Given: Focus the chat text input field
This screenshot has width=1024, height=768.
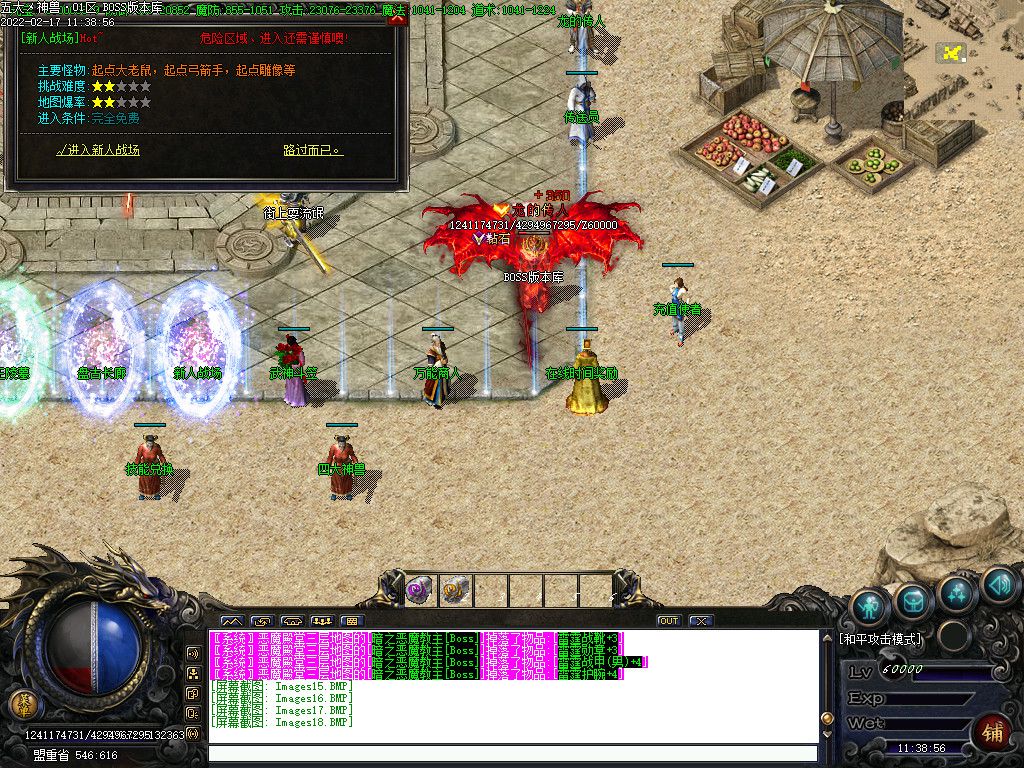Looking at the screenshot, I should click(x=510, y=754).
